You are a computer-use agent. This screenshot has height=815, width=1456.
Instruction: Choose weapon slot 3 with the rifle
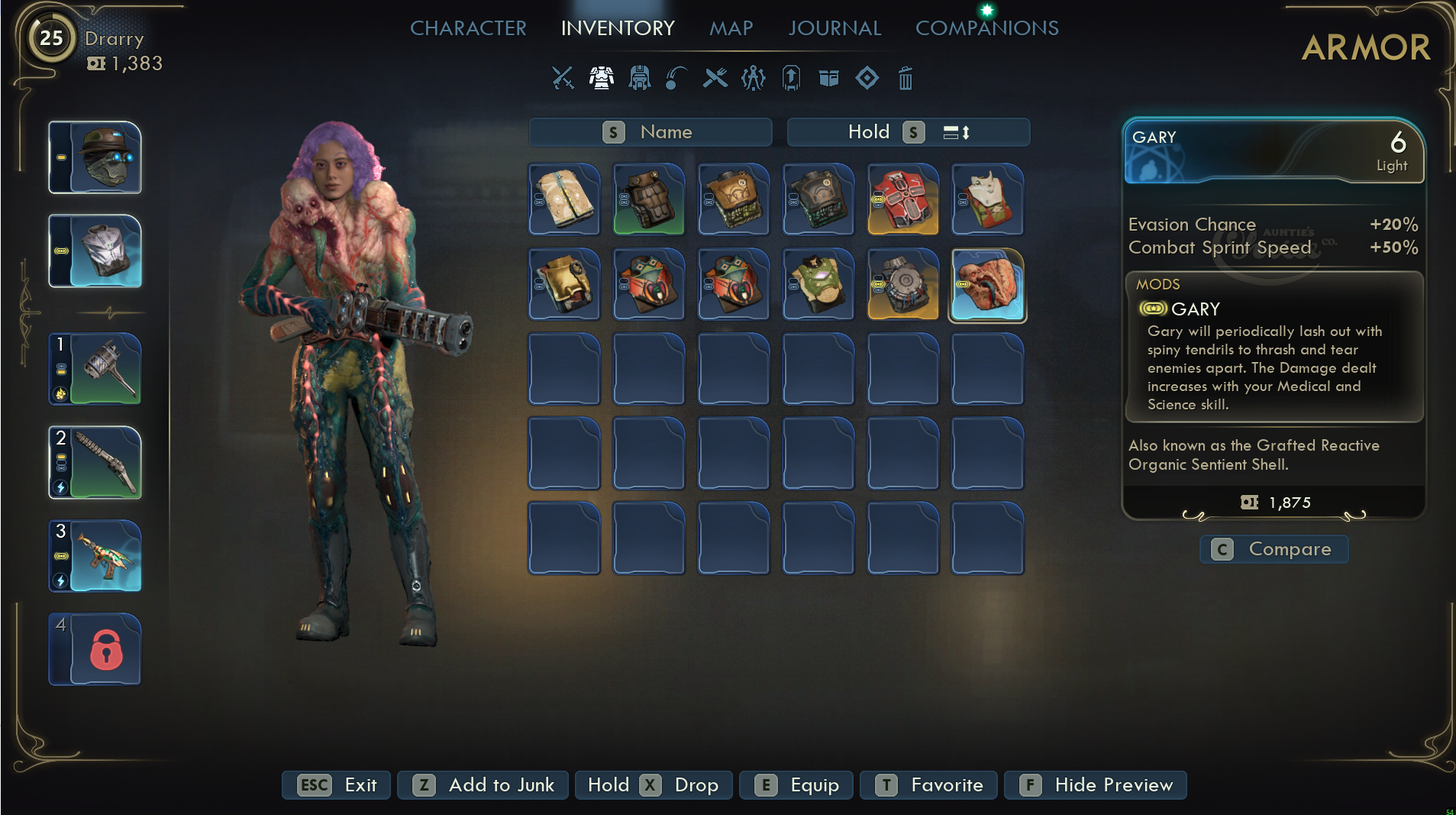click(x=95, y=556)
